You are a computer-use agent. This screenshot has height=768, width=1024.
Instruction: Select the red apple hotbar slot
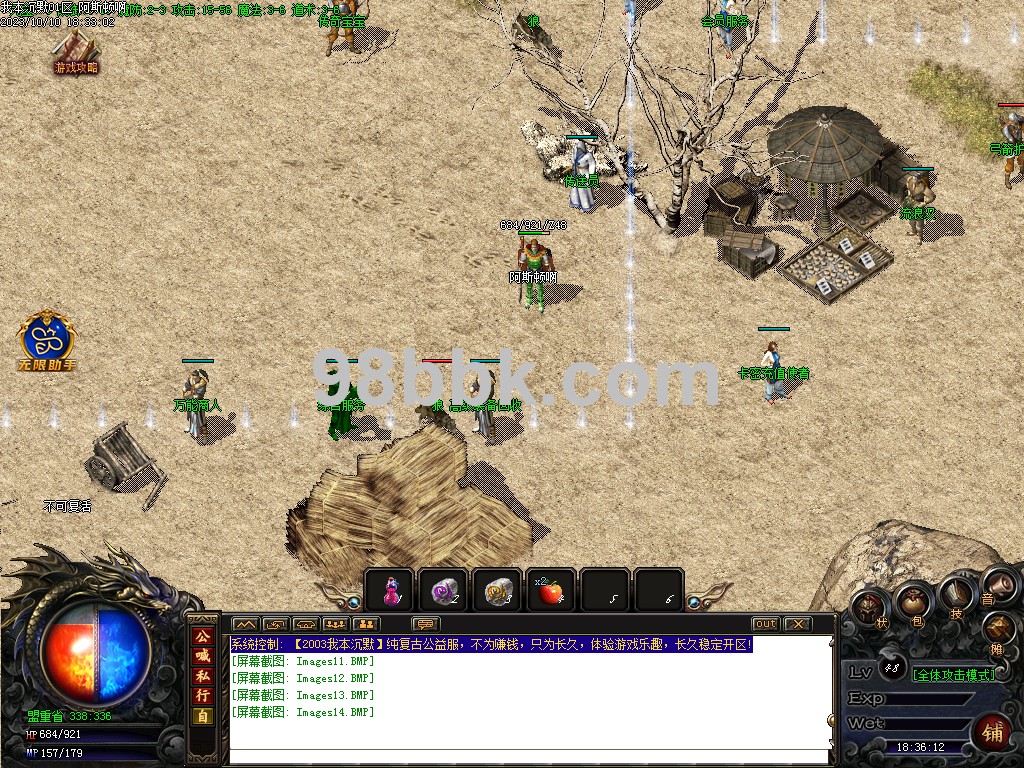(x=550, y=591)
